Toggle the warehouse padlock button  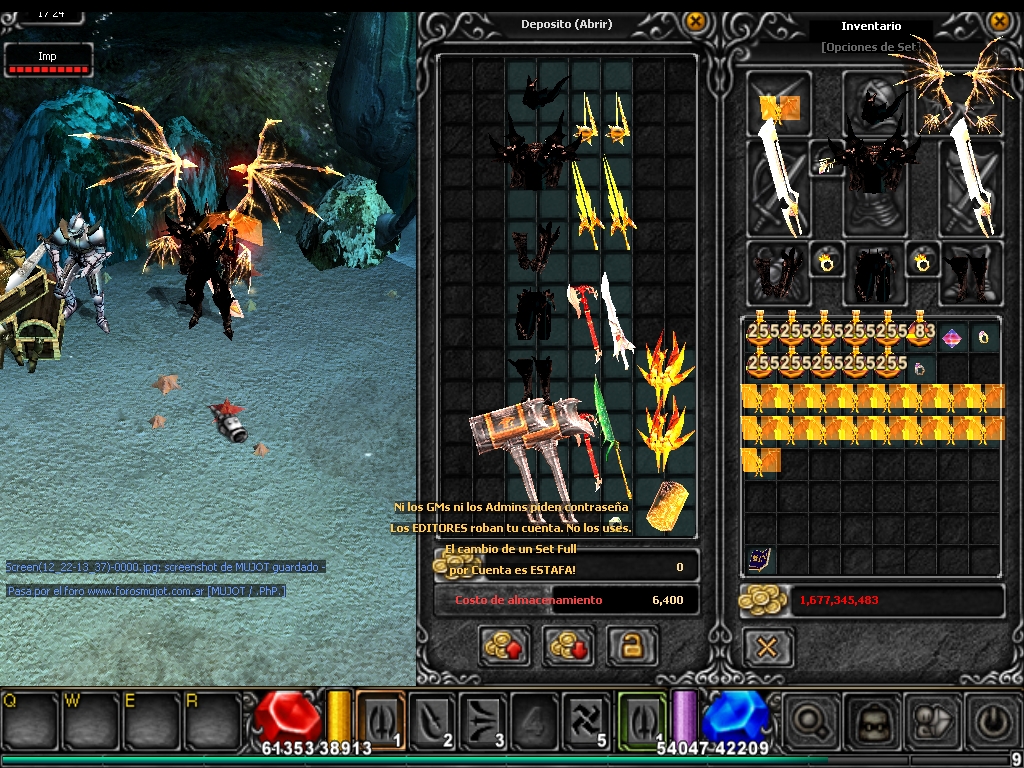(632, 646)
